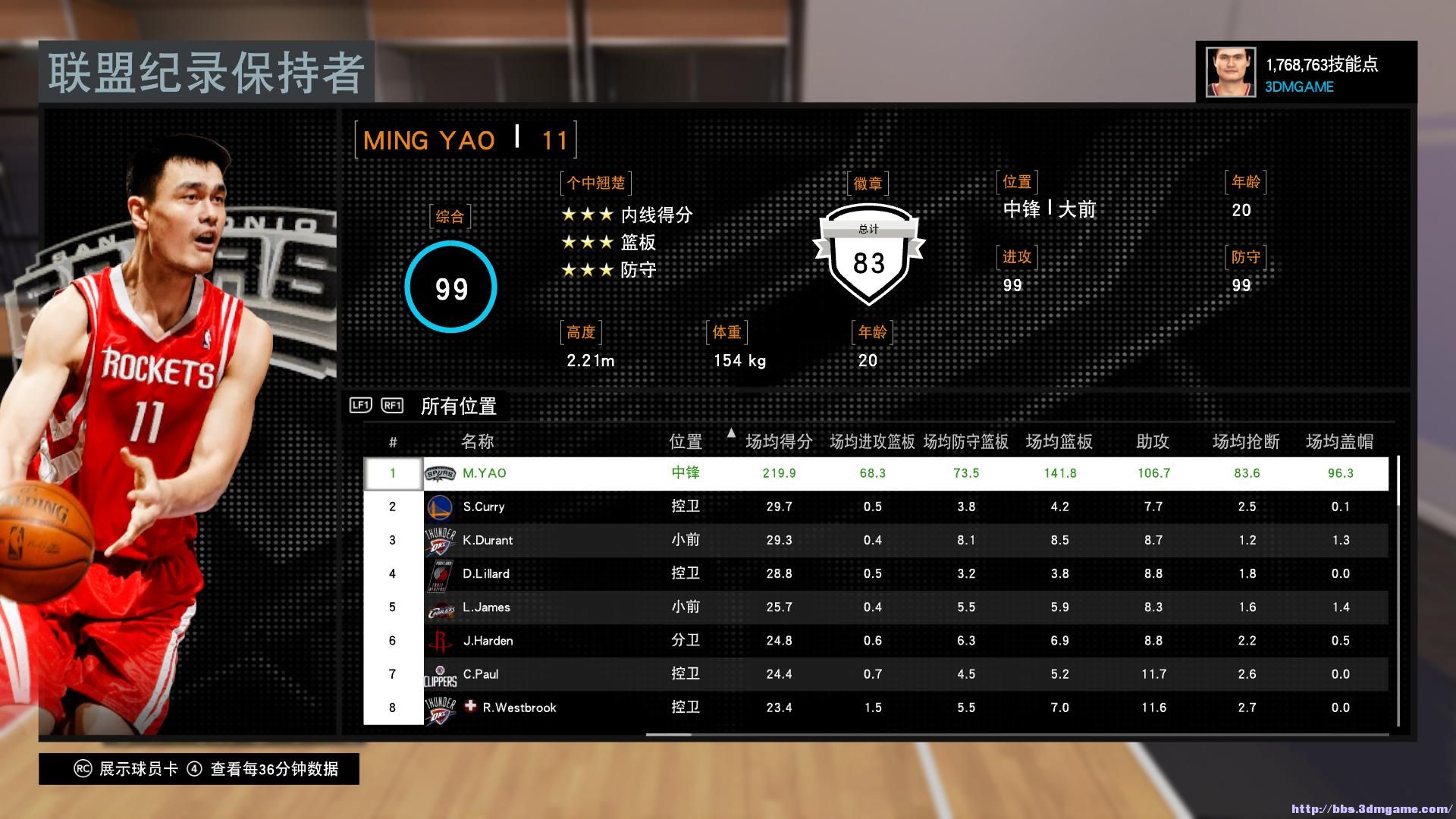Click the Cavaliers logo next to L.James

(x=444, y=607)
